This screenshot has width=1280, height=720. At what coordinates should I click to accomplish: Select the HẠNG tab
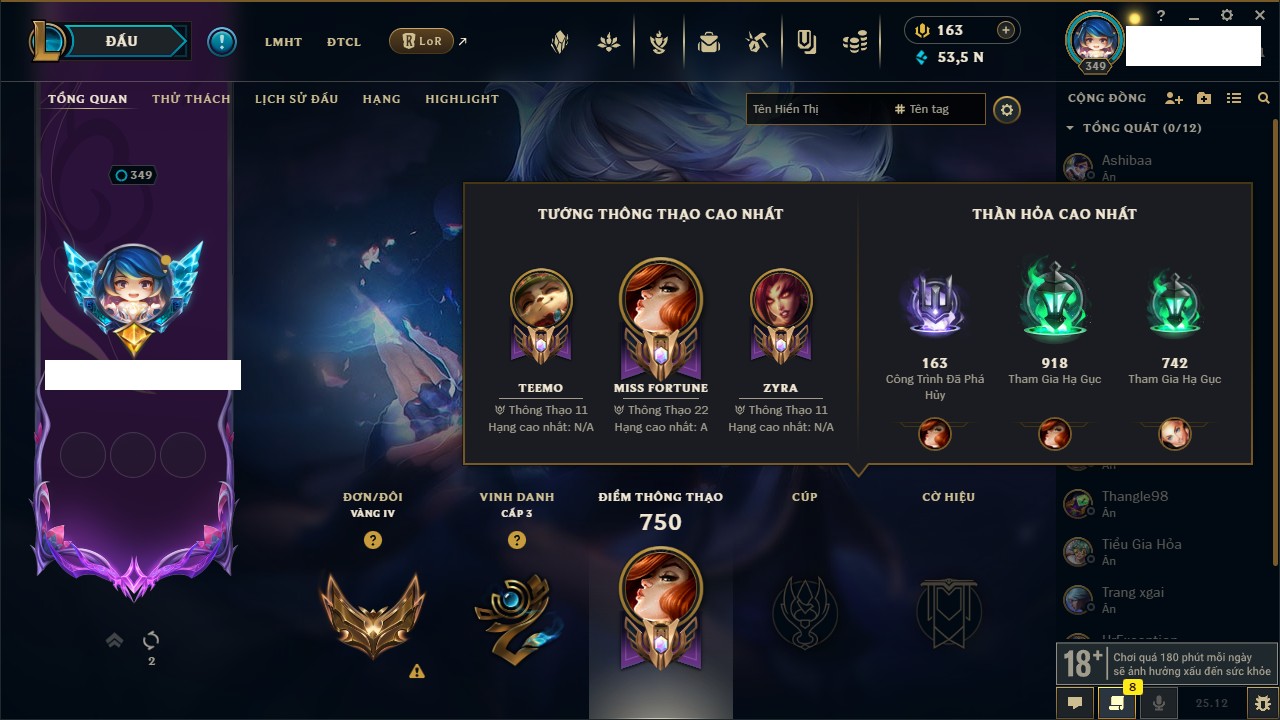coord(381,99)
